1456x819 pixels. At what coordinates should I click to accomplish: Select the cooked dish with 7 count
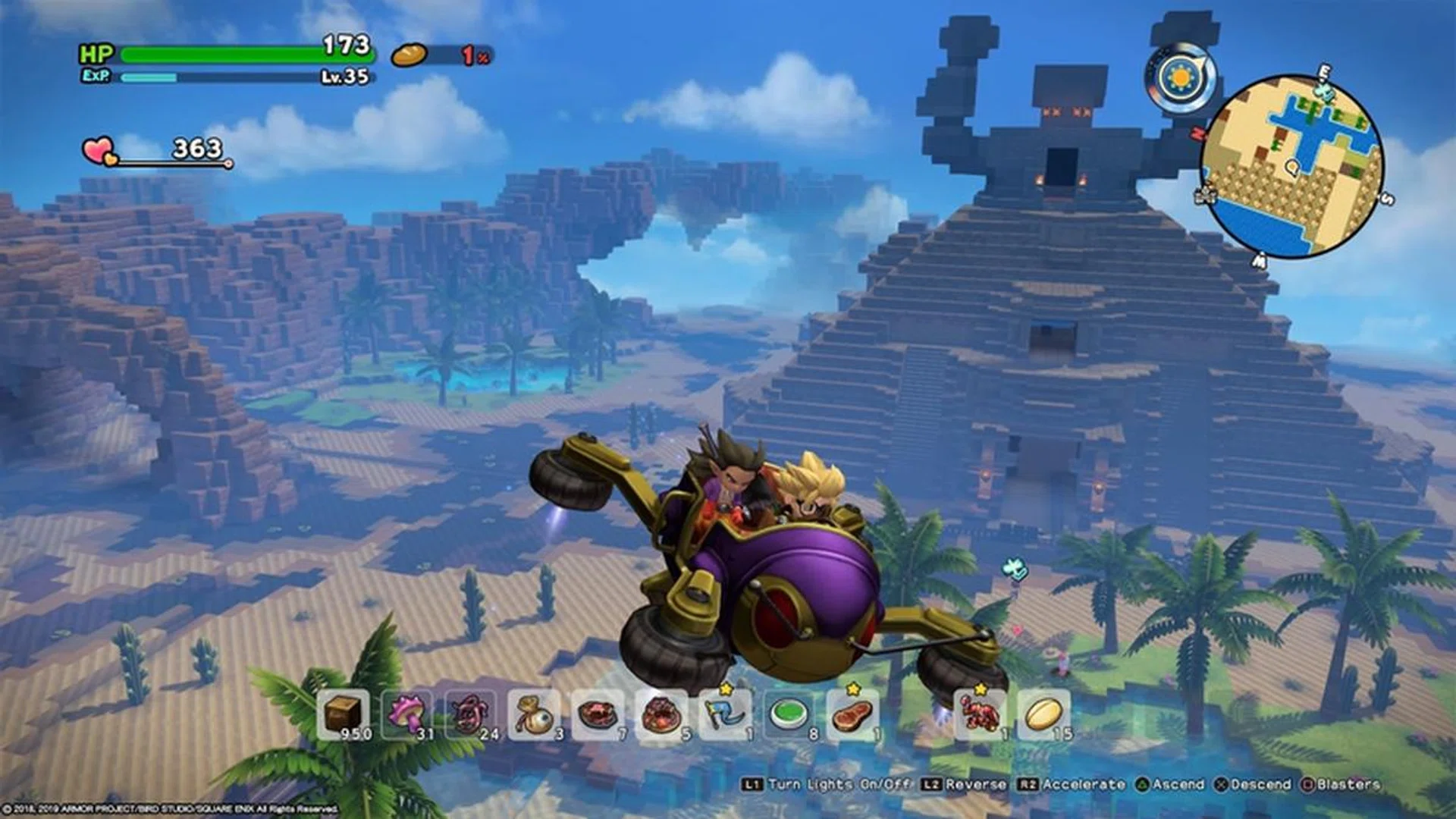598,714
